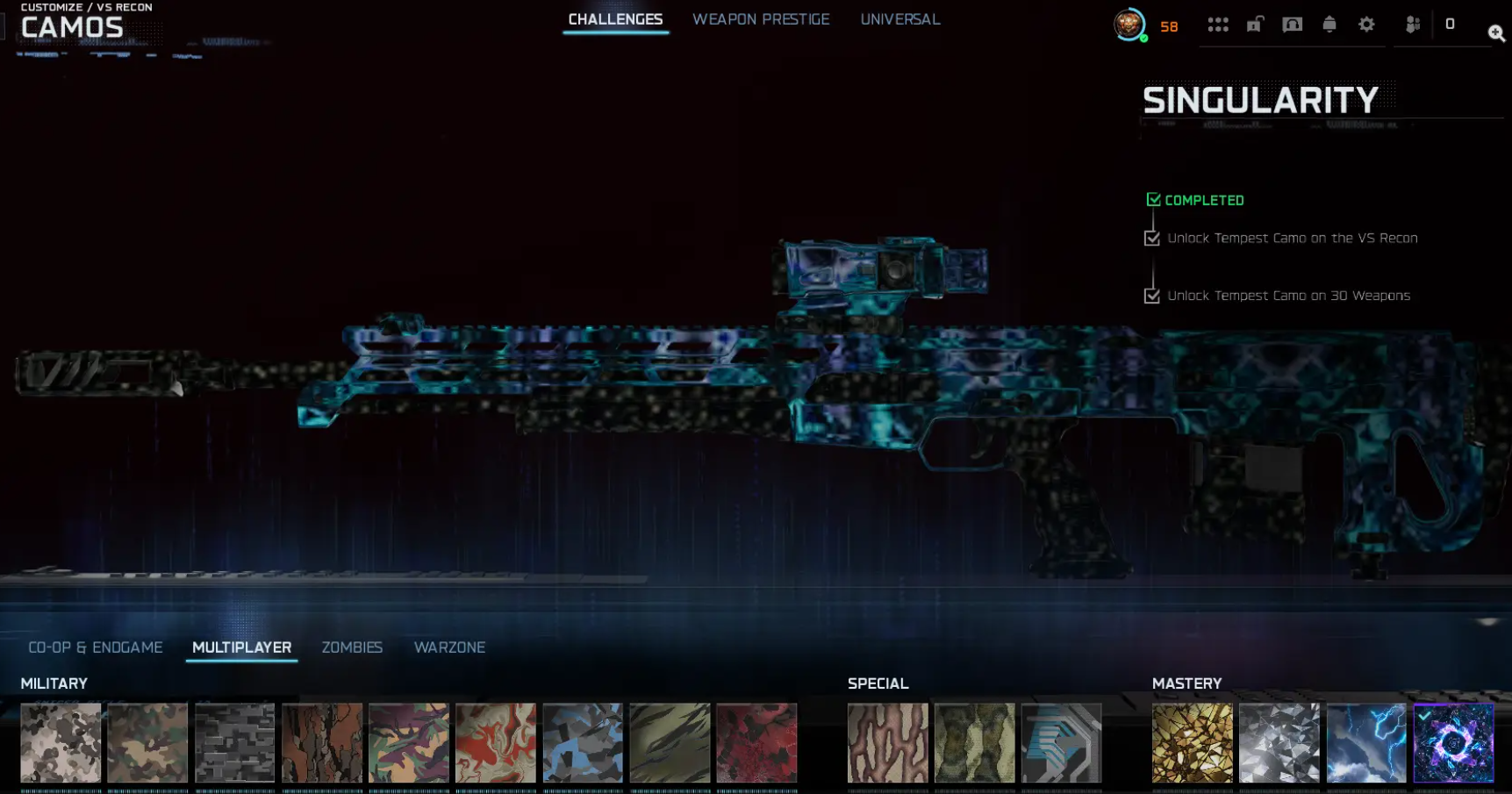The image size is (1512, 794).
Task: Open the recent unlocks padlock icon
Action: pyautogui.click(x=1253, y=25)
